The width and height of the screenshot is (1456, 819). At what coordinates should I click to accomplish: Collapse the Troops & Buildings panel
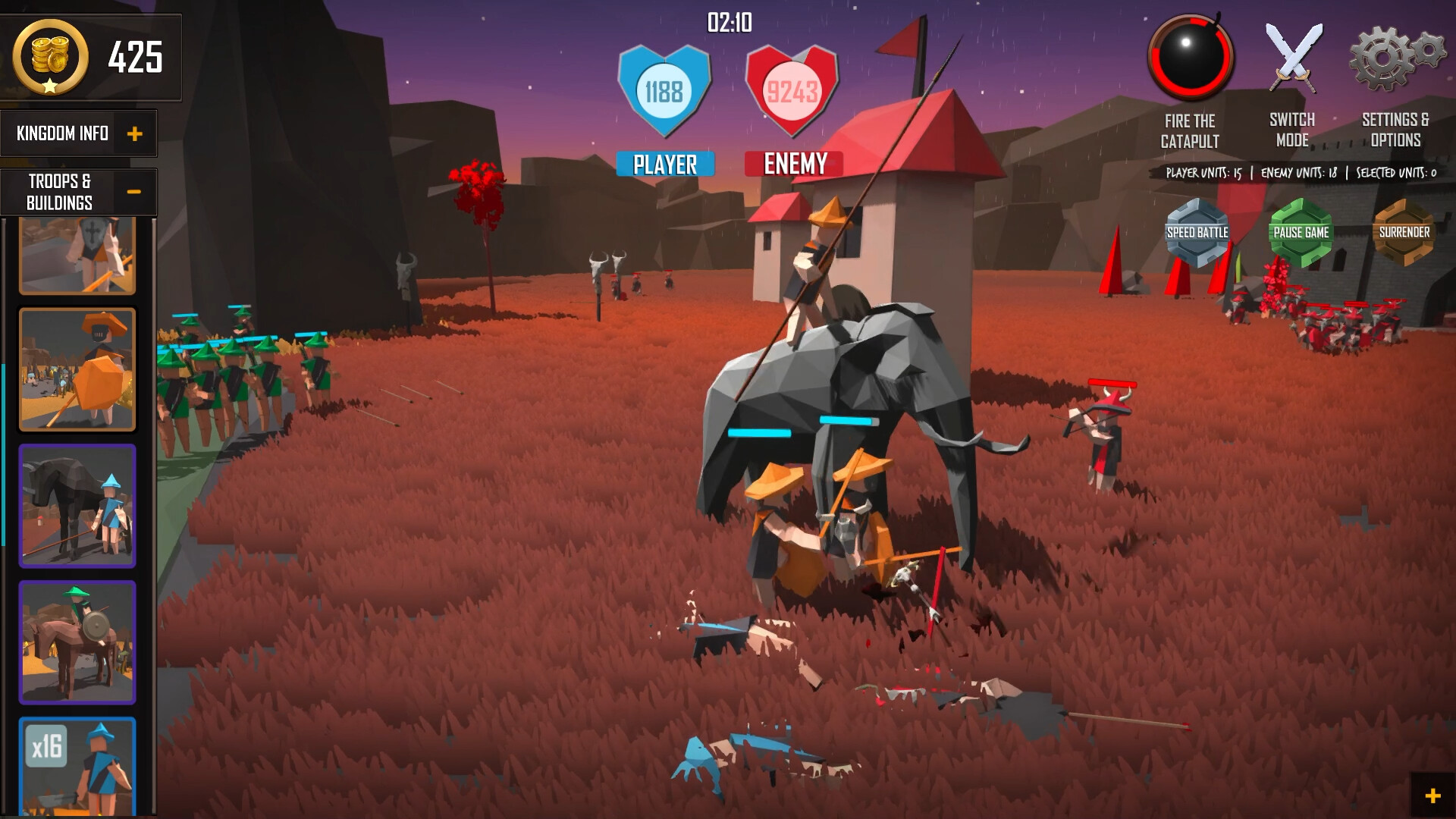click(x=135, y=191)
